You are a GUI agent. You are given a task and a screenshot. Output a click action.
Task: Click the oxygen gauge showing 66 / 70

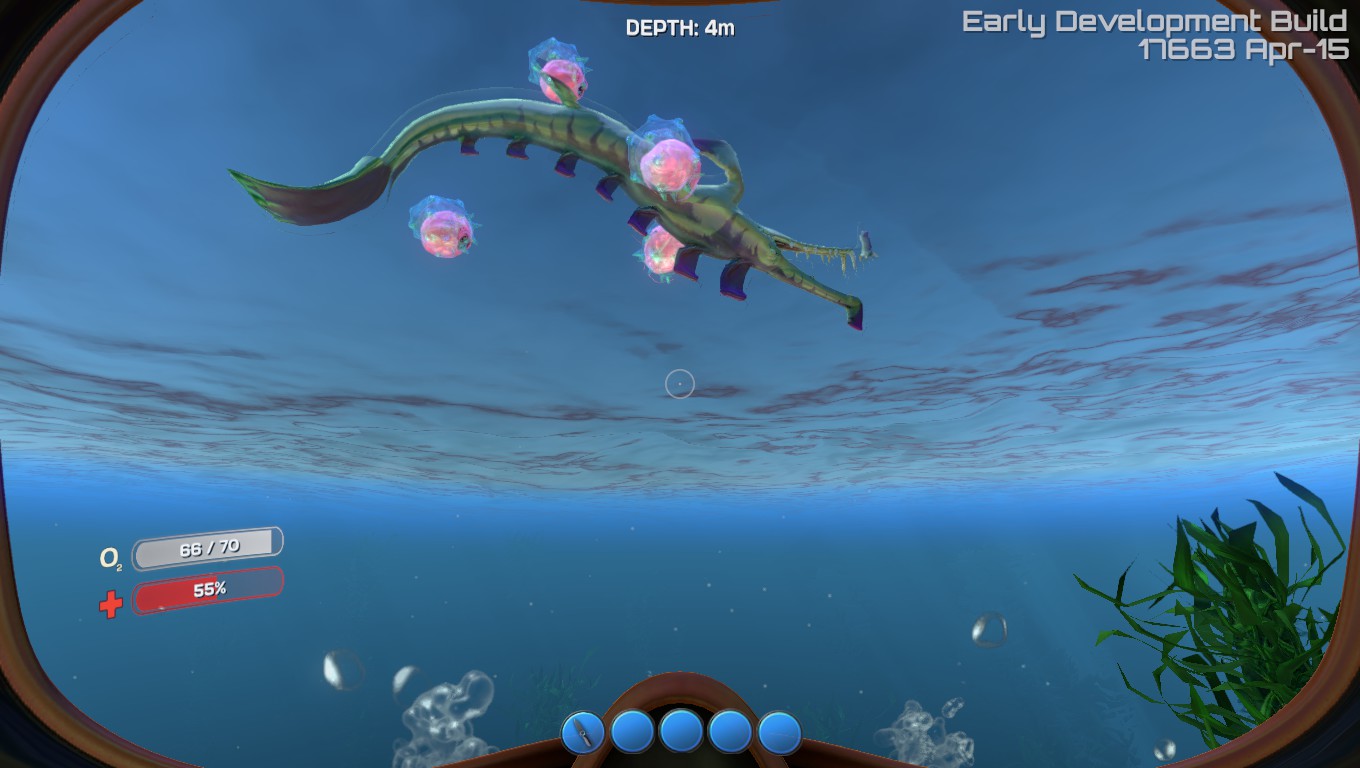[207, 545]
